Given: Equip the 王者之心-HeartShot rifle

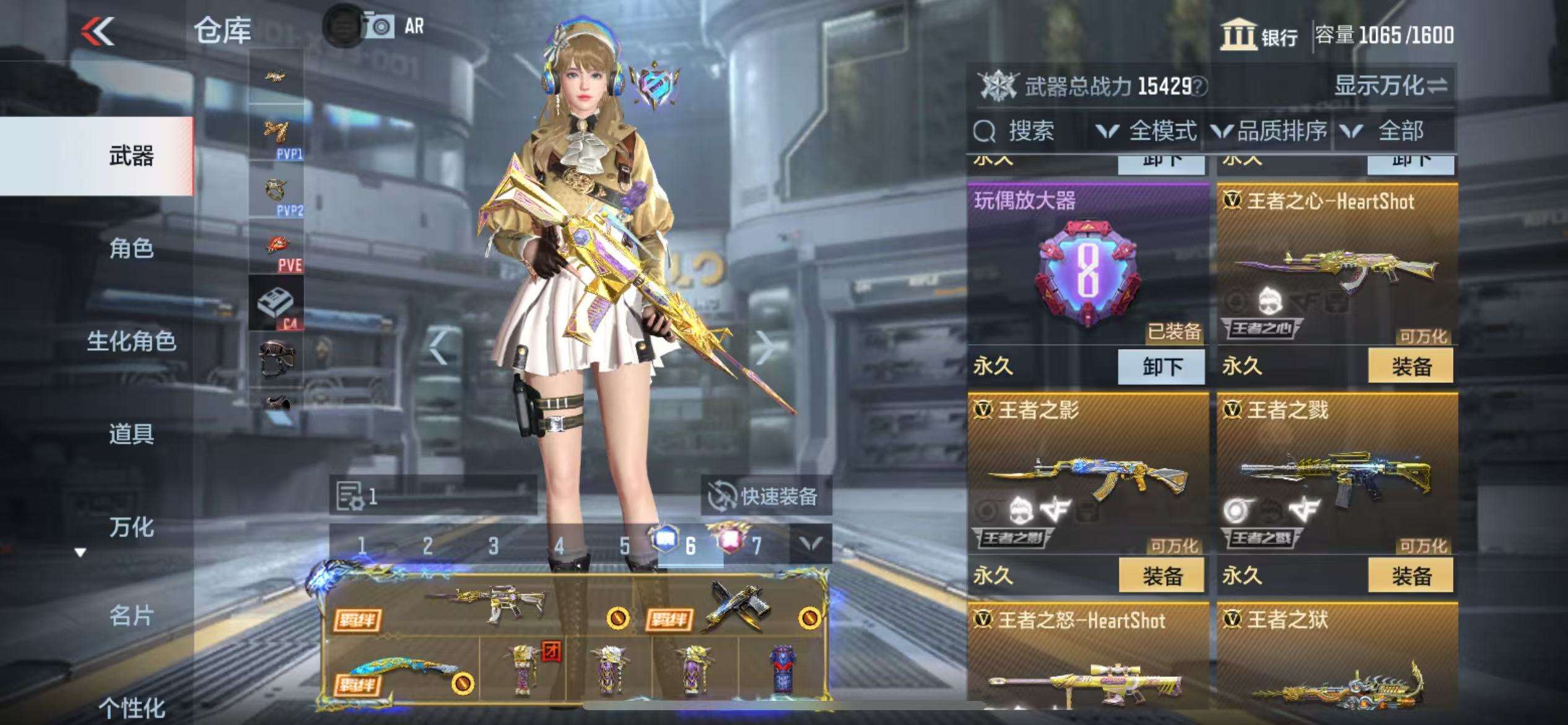Looking at the screenshot, I should (x=1411, y=367).
